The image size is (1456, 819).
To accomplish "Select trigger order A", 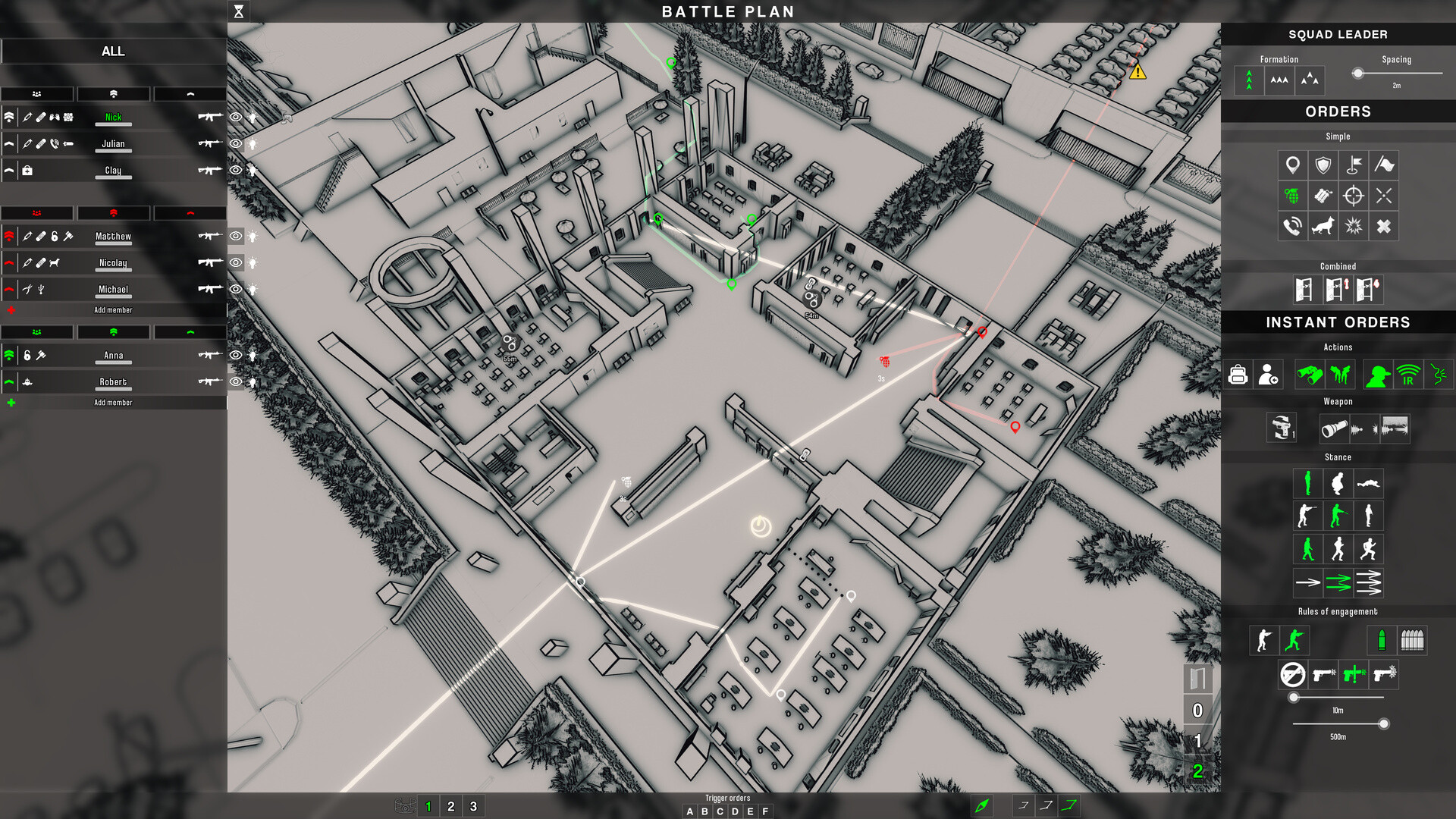I will tap(689, 811).
